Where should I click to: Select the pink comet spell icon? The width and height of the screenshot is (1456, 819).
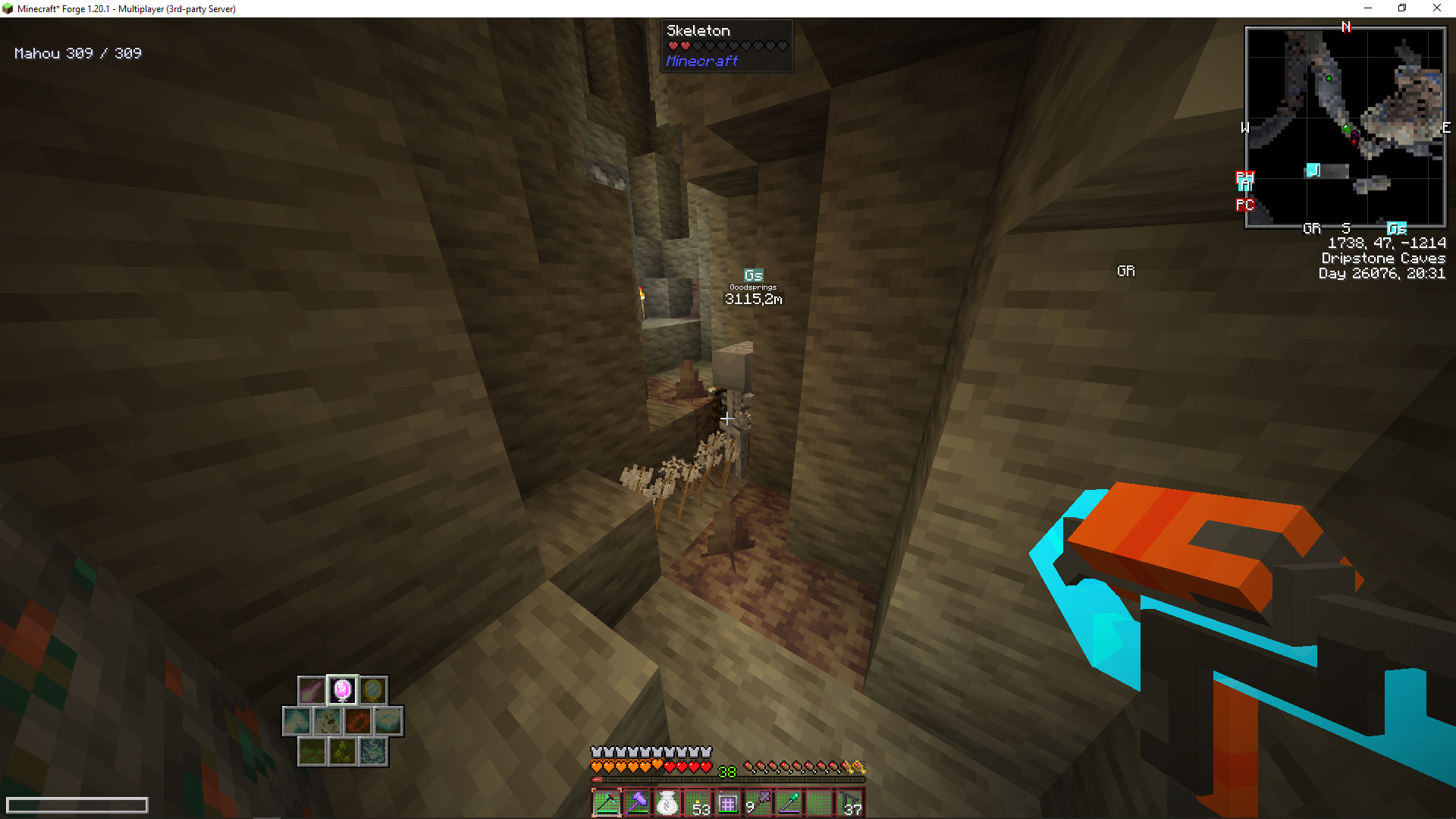coord(311,690)
